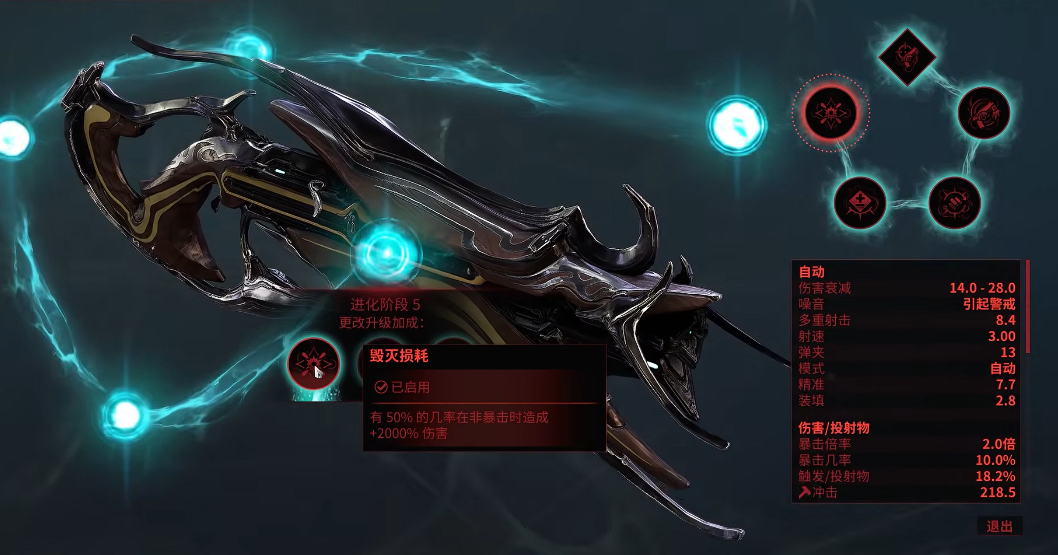This screenshot has width=1058, height=555.
Task: Select the plus-and-minus diamond evolution node
Action: (859, 201)
